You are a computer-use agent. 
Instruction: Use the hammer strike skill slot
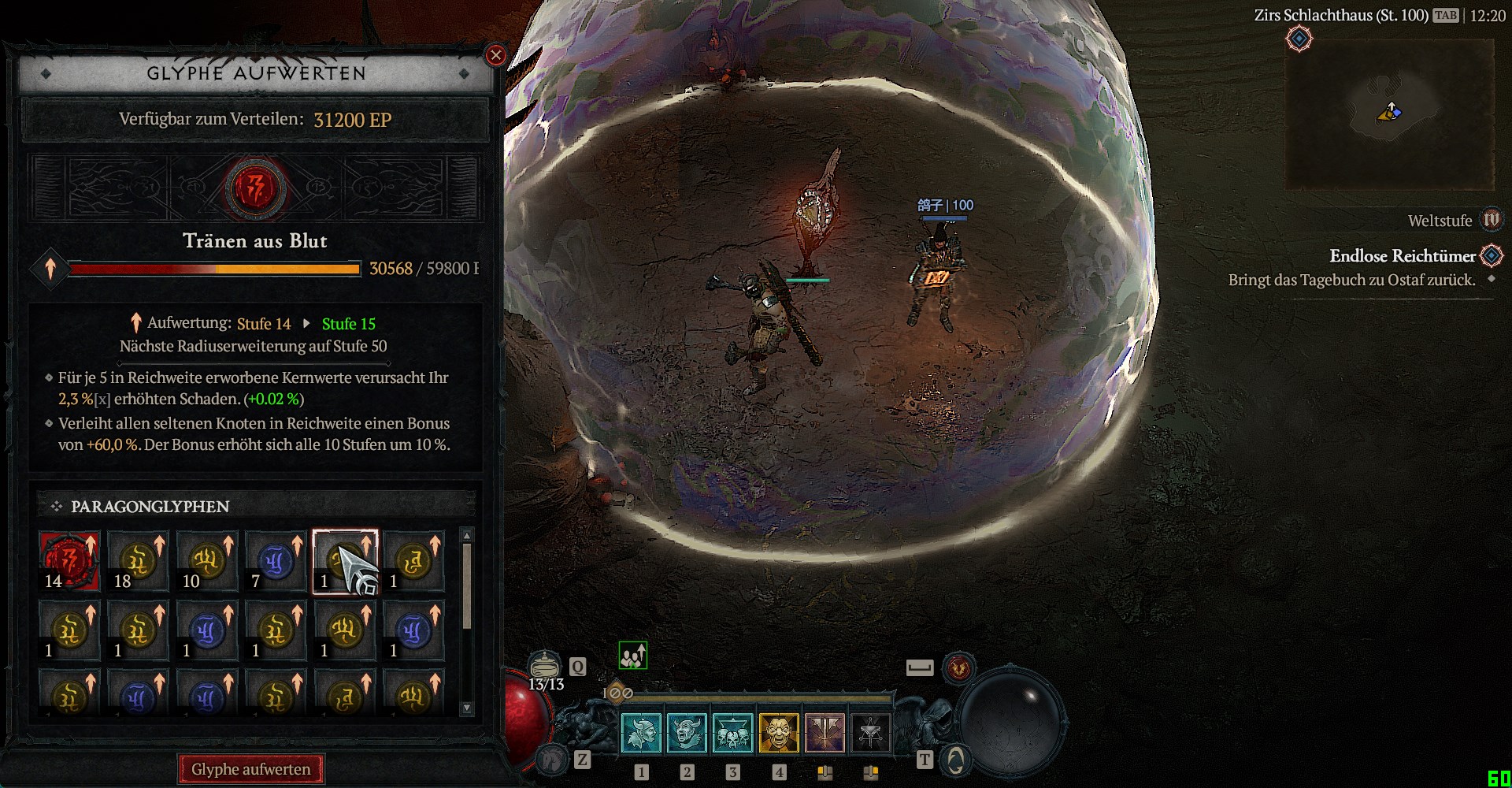pyautogui.click(x=825, y=733)
